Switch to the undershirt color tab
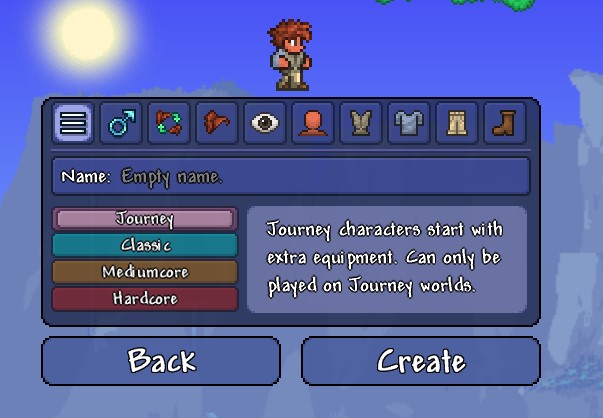603x418 pixels. pos(405,123)
